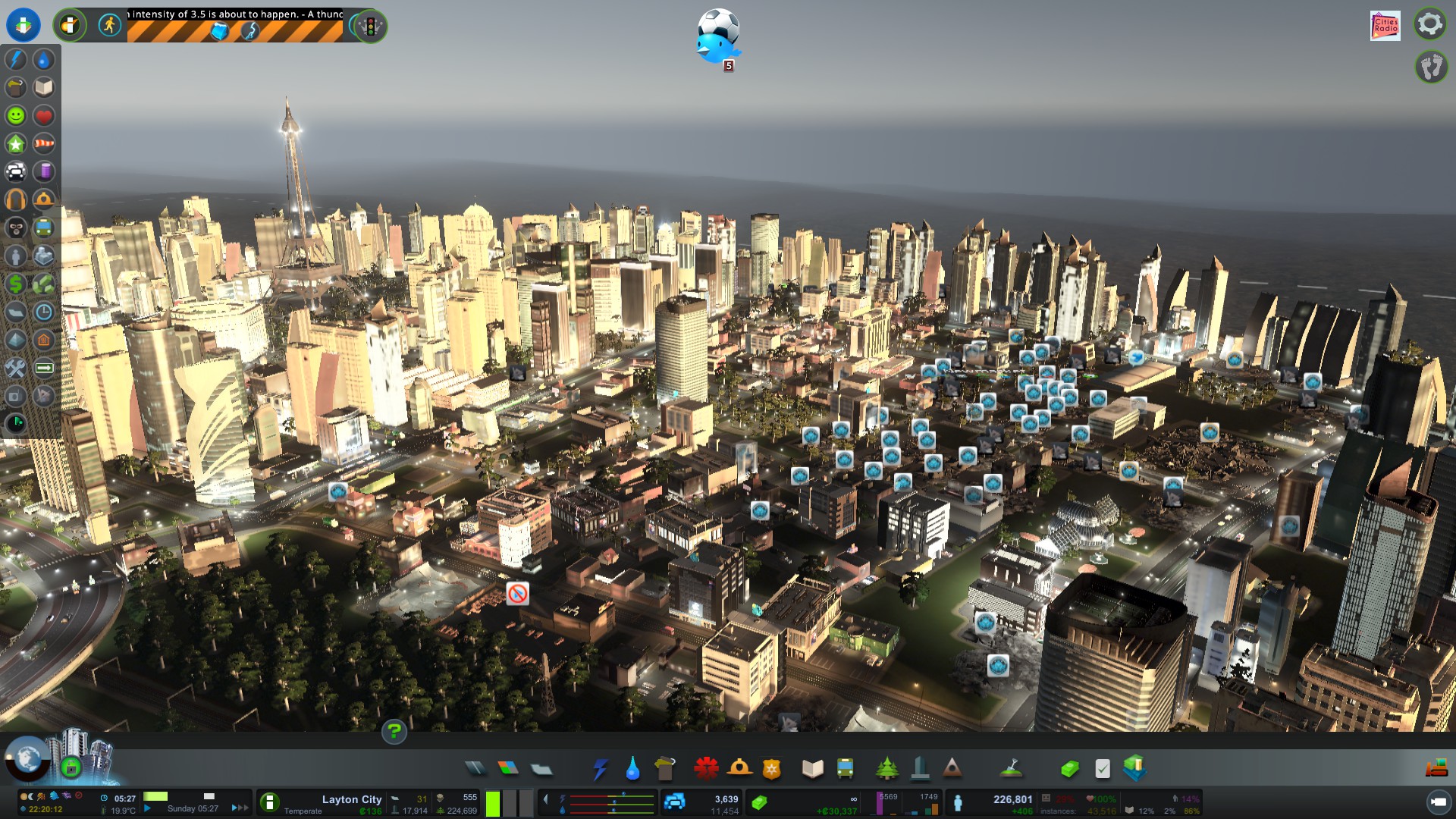Open the Fire Department menu
The width and height of the screenshot is (1456, 819).
739,769
